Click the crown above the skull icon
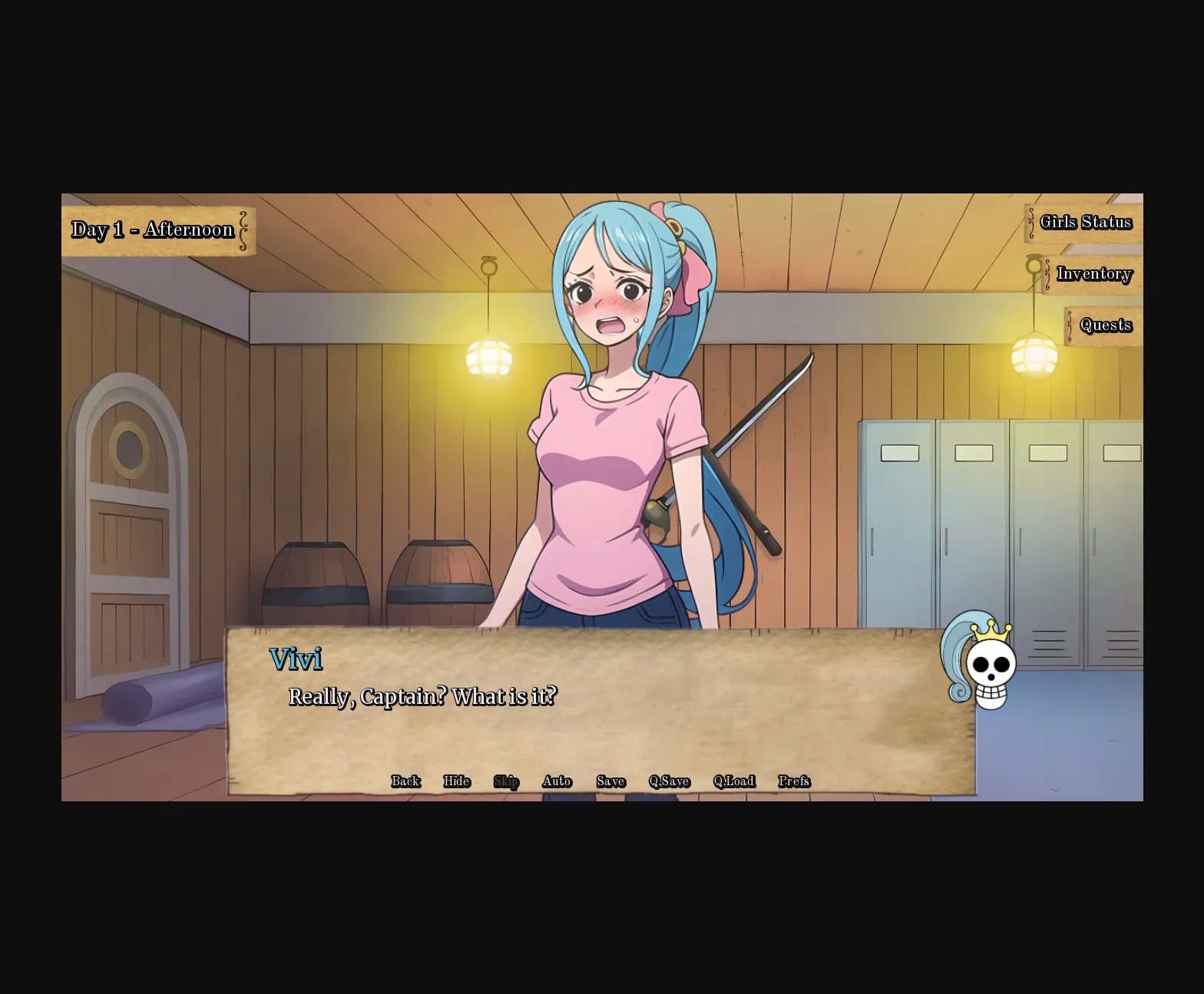Viewport: 1204px width, 994px height. pos(989,630)
